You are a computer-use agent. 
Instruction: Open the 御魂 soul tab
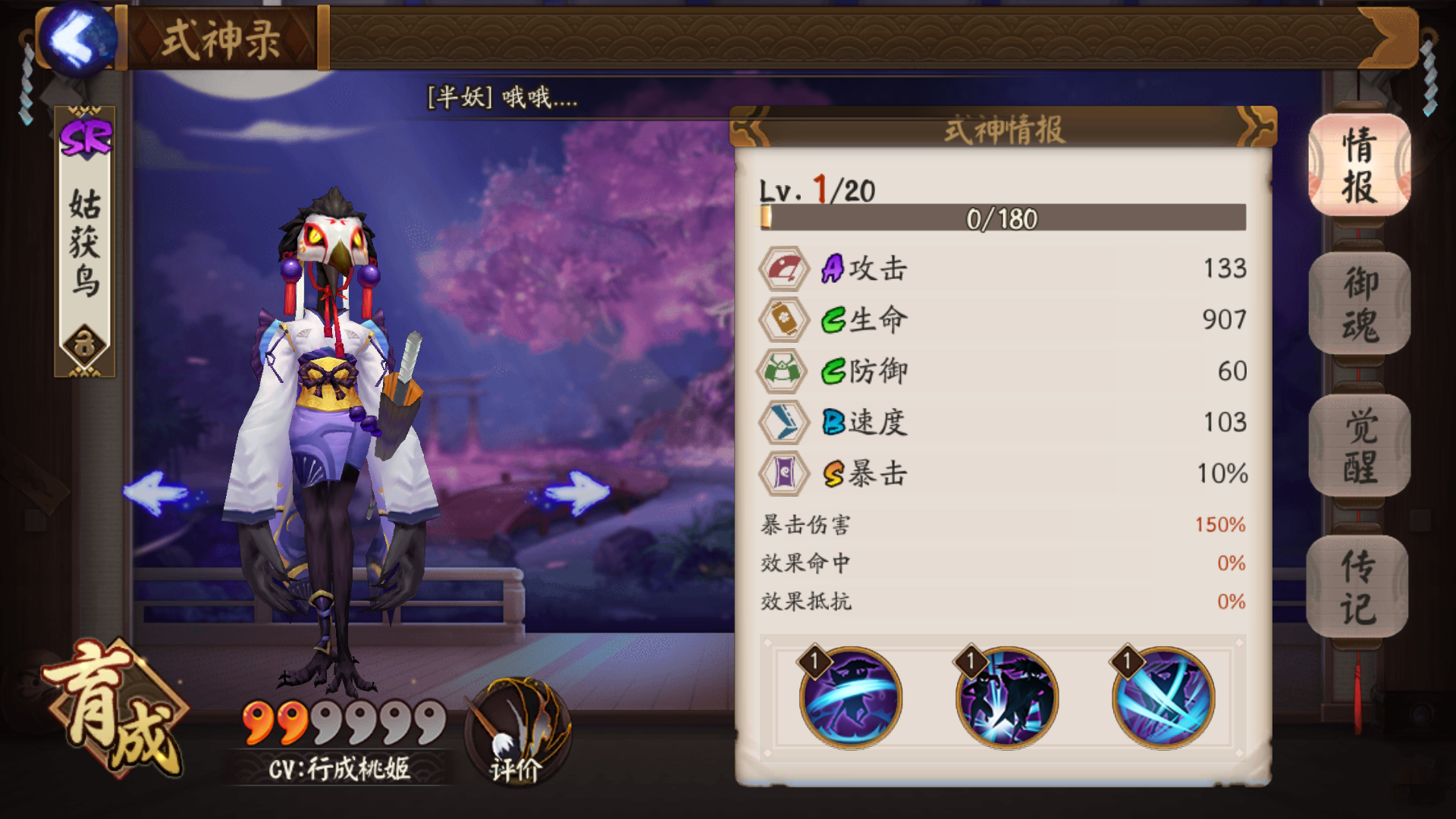tap(1359, 305)
